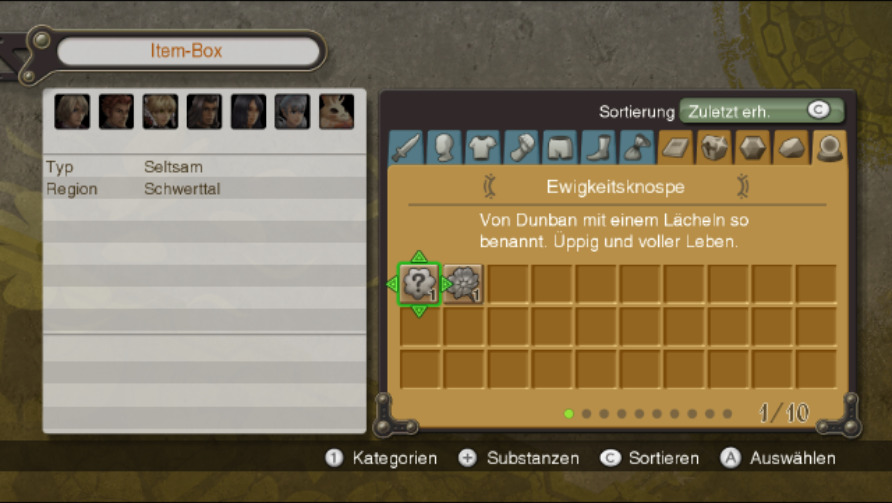
Task: Choose the furry rabbit-like creature portrait
Action: 336,112
